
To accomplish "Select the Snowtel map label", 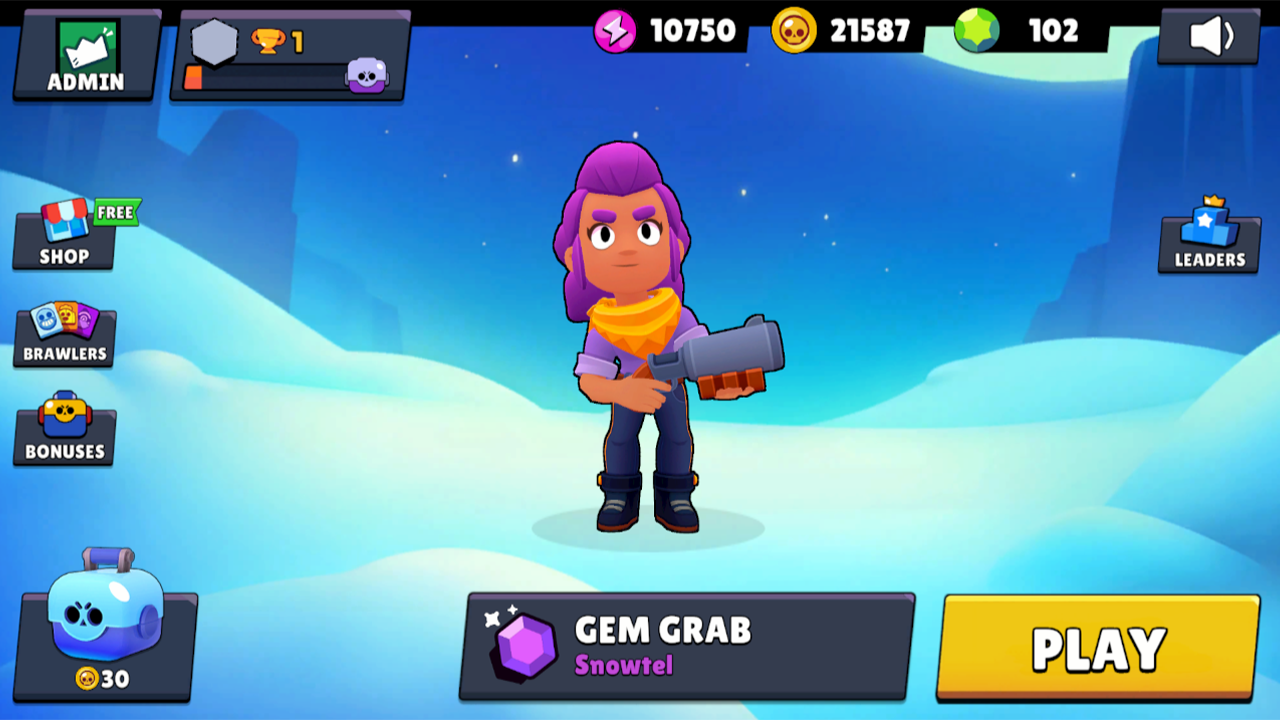I will pyautogui.click(x=623, y=666).
